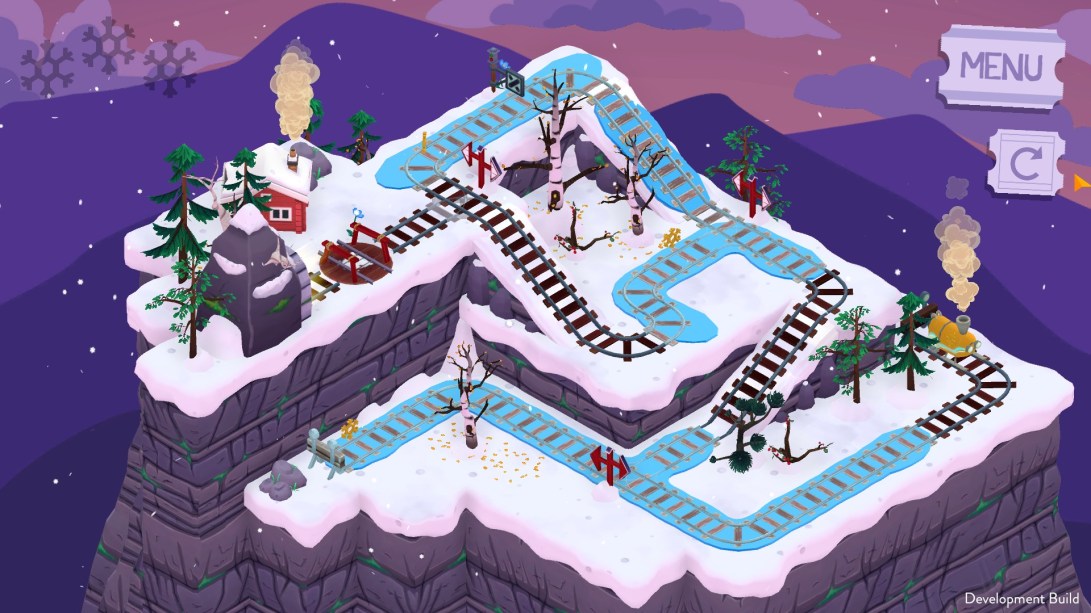1091x613 pixels.
Task: Restart the level with the circular arrow button
Action: pos(1024,163)
